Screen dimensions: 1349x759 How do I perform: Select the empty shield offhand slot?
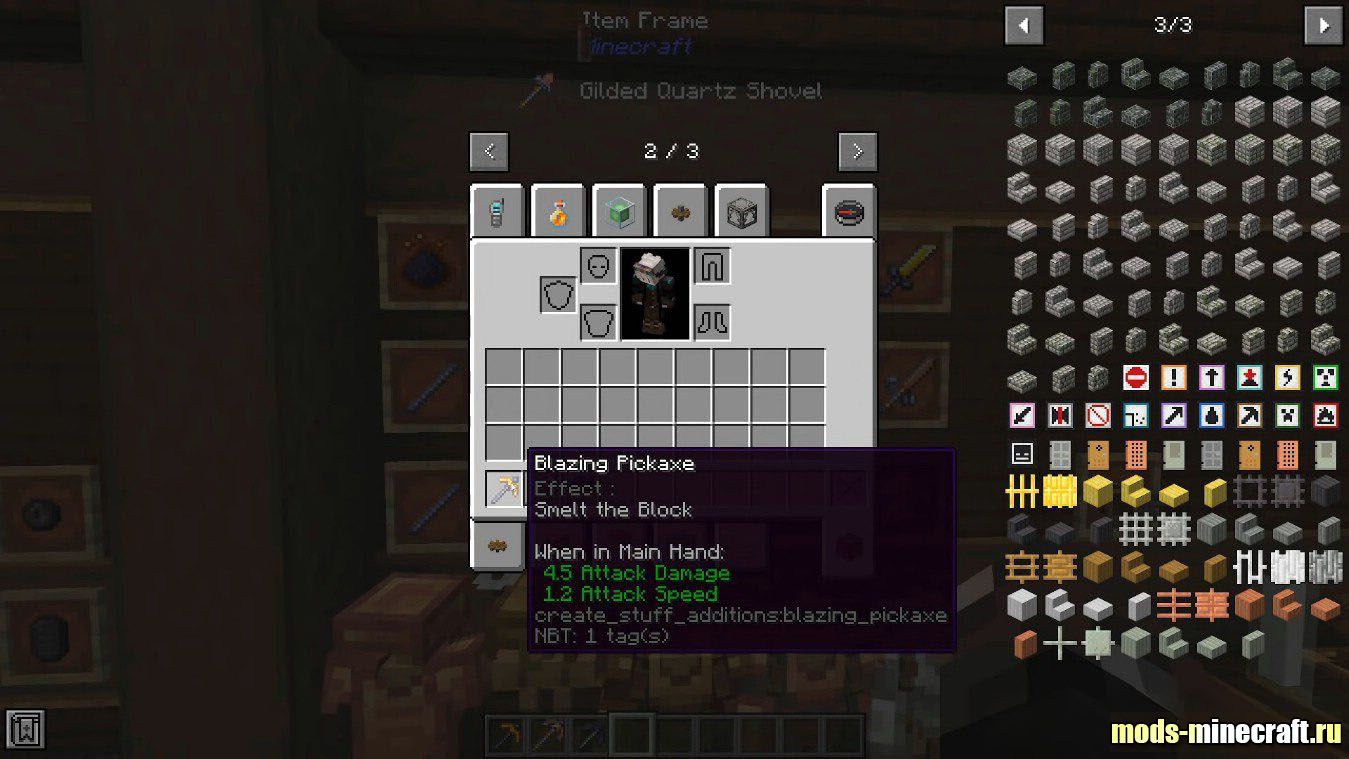[558, 294]
